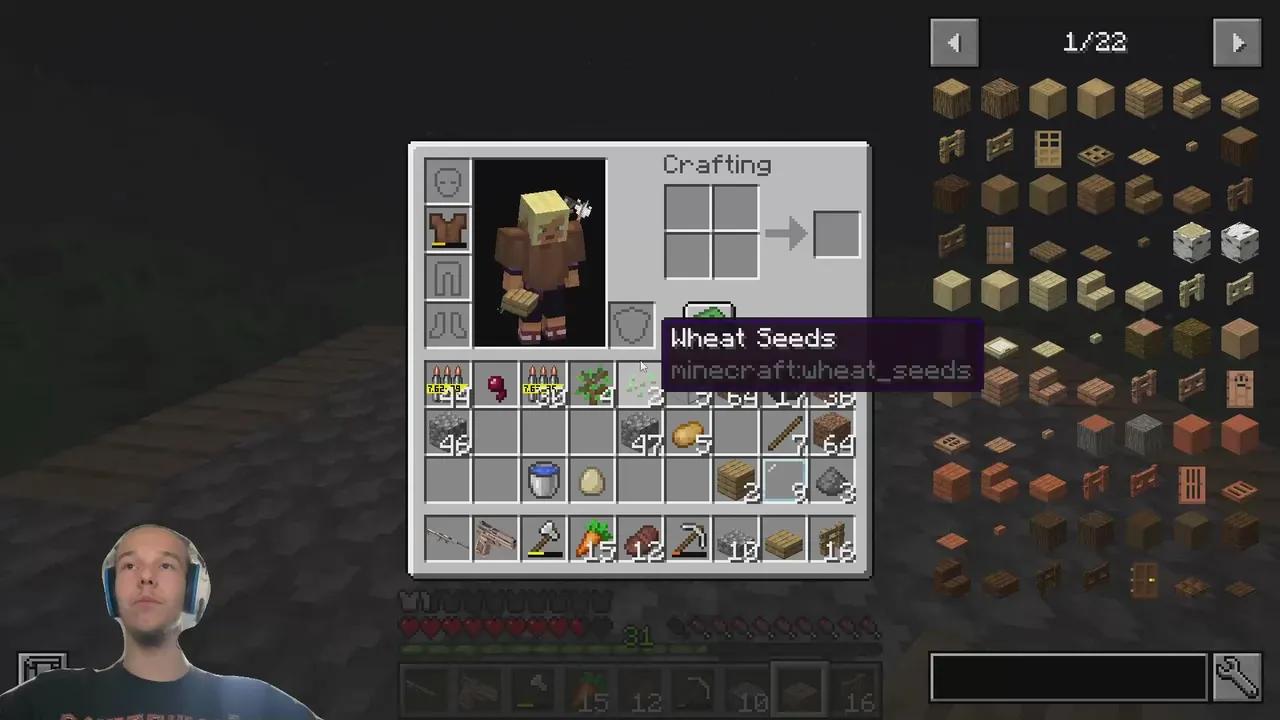Screen dimensions: 1280x720
Task: Select the cooked porkchop stack
Action: [x=641, y=540]
